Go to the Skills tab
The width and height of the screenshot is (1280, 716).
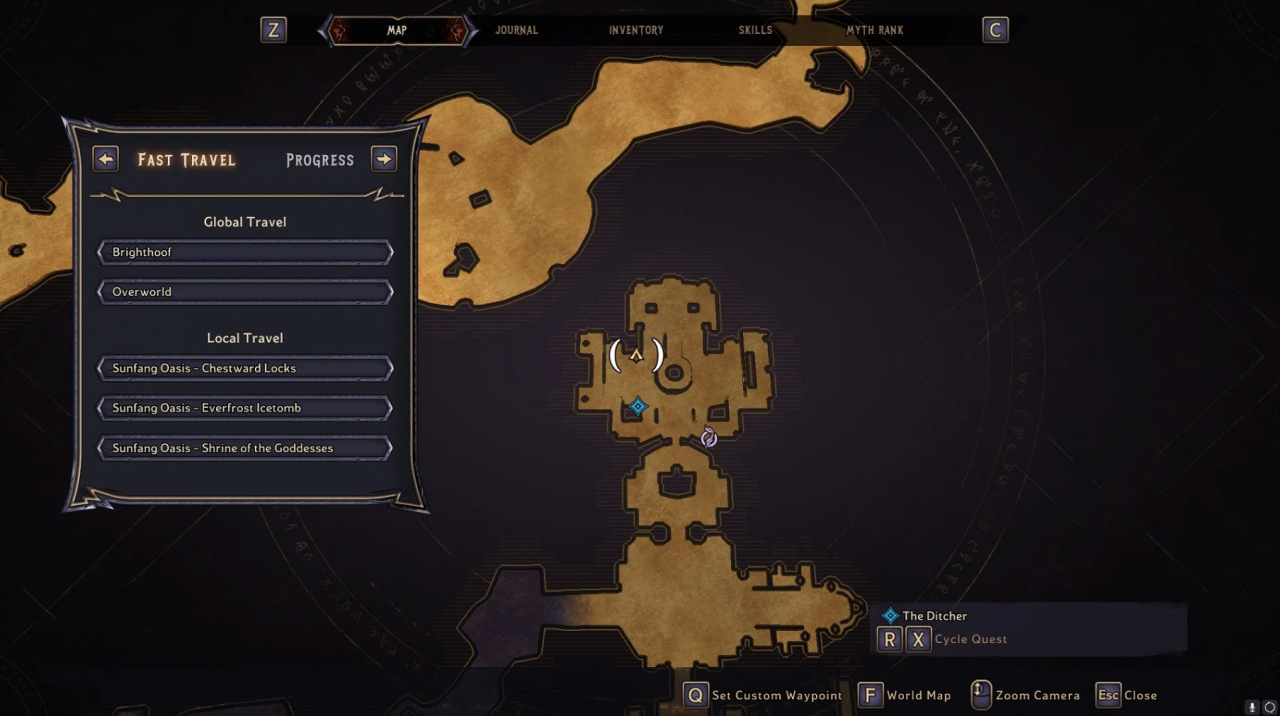[755, 30]
